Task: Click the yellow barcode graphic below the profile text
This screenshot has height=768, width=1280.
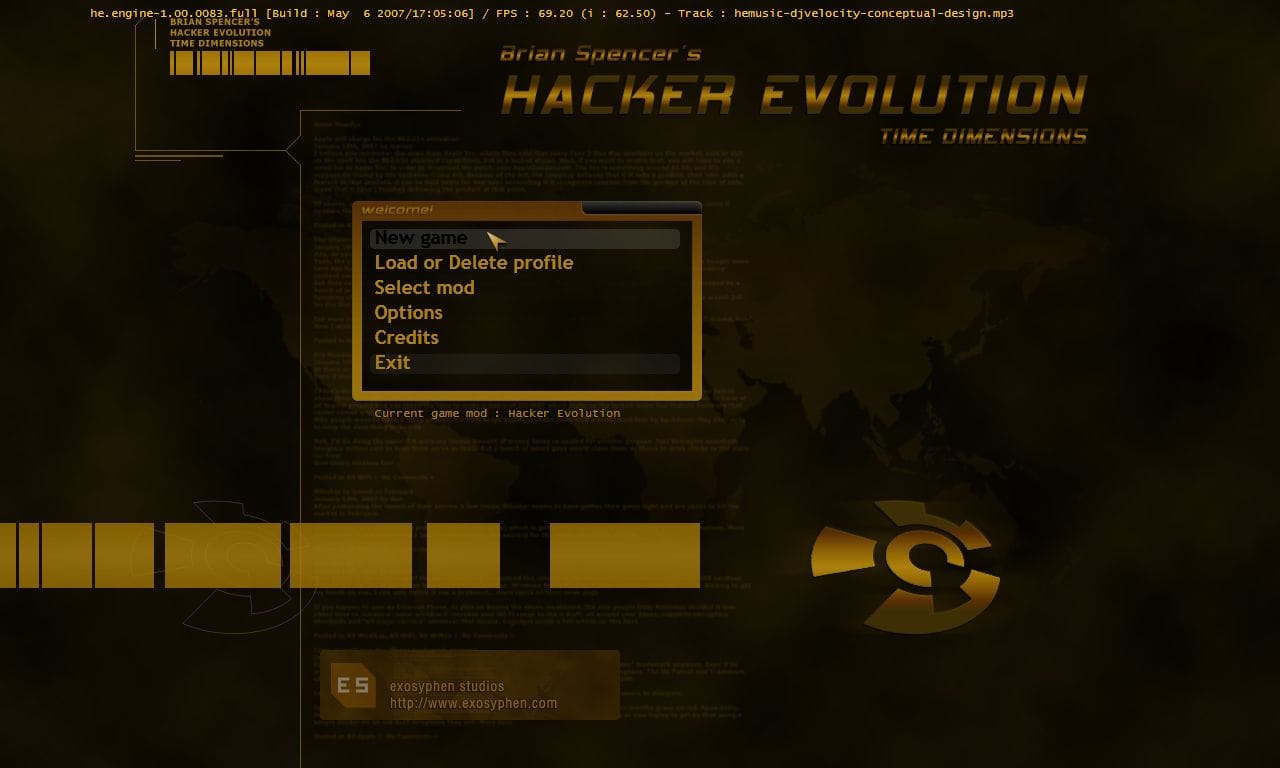Action: [x=268, y=63]
